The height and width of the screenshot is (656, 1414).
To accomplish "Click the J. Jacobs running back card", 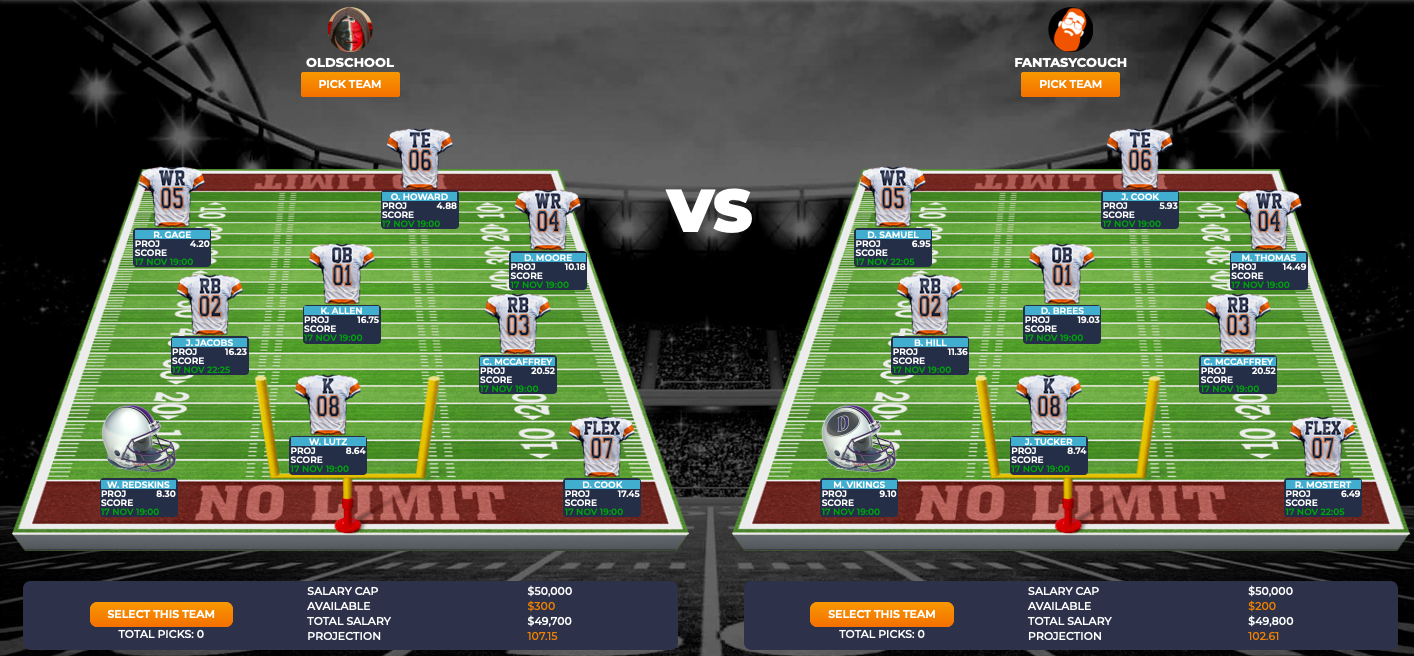I will [209, 355].
